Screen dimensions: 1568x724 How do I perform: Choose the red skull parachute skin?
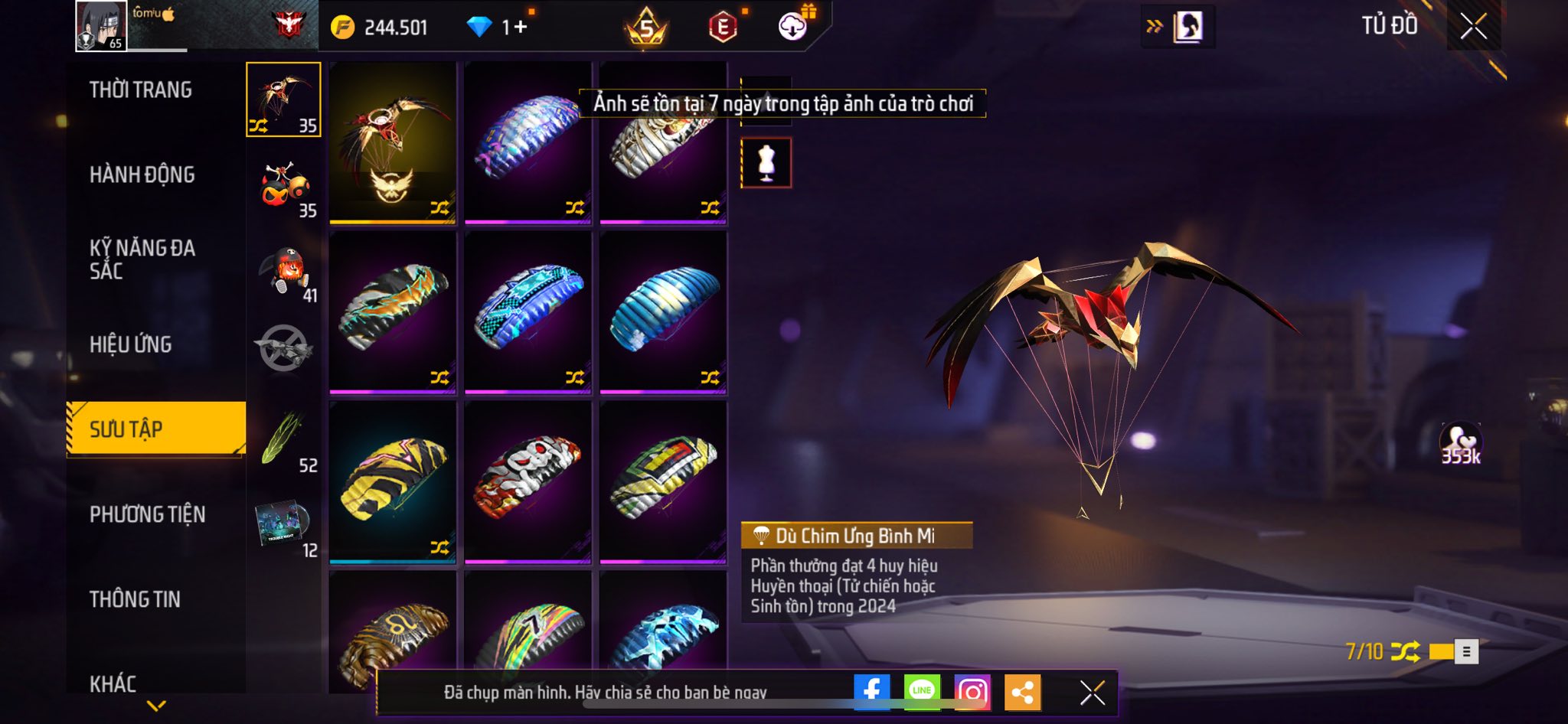528,481
